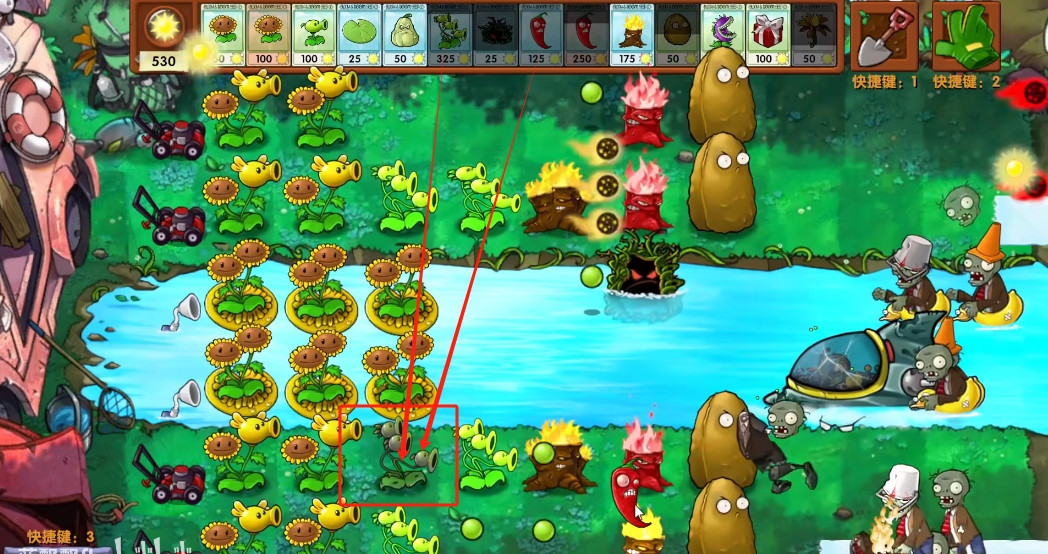Select the Sunflower card costing 100
1048x554 pixels.
click(x=267, y=36)
